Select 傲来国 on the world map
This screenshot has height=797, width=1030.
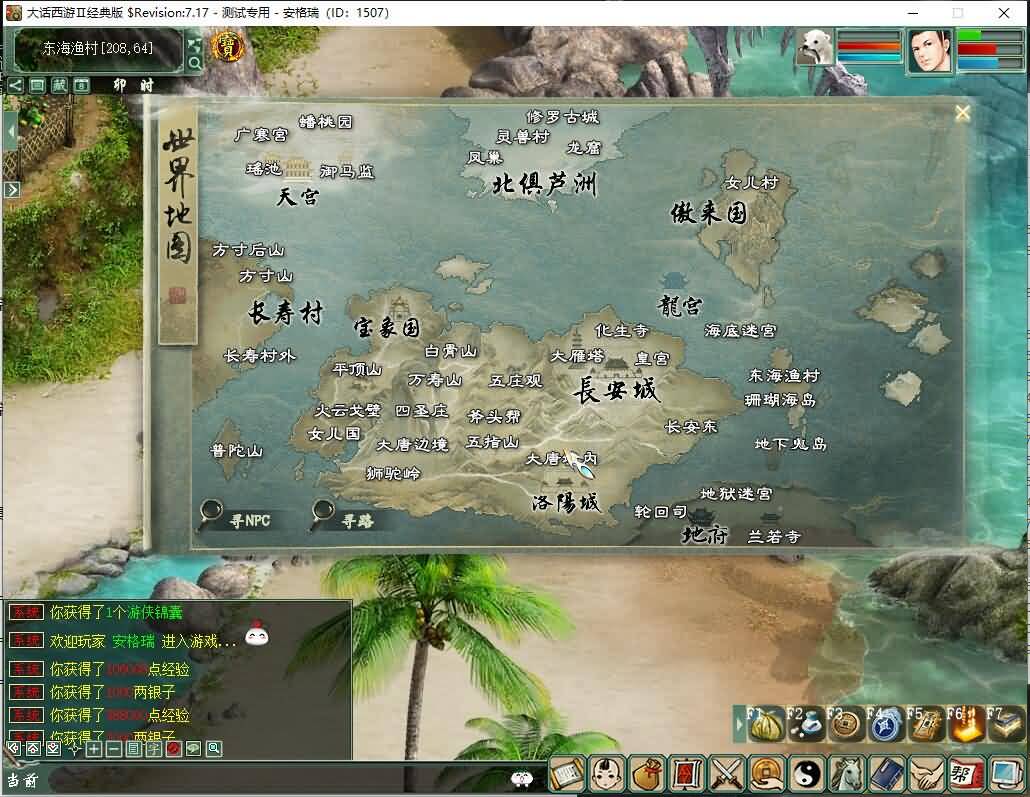[709, 213]
